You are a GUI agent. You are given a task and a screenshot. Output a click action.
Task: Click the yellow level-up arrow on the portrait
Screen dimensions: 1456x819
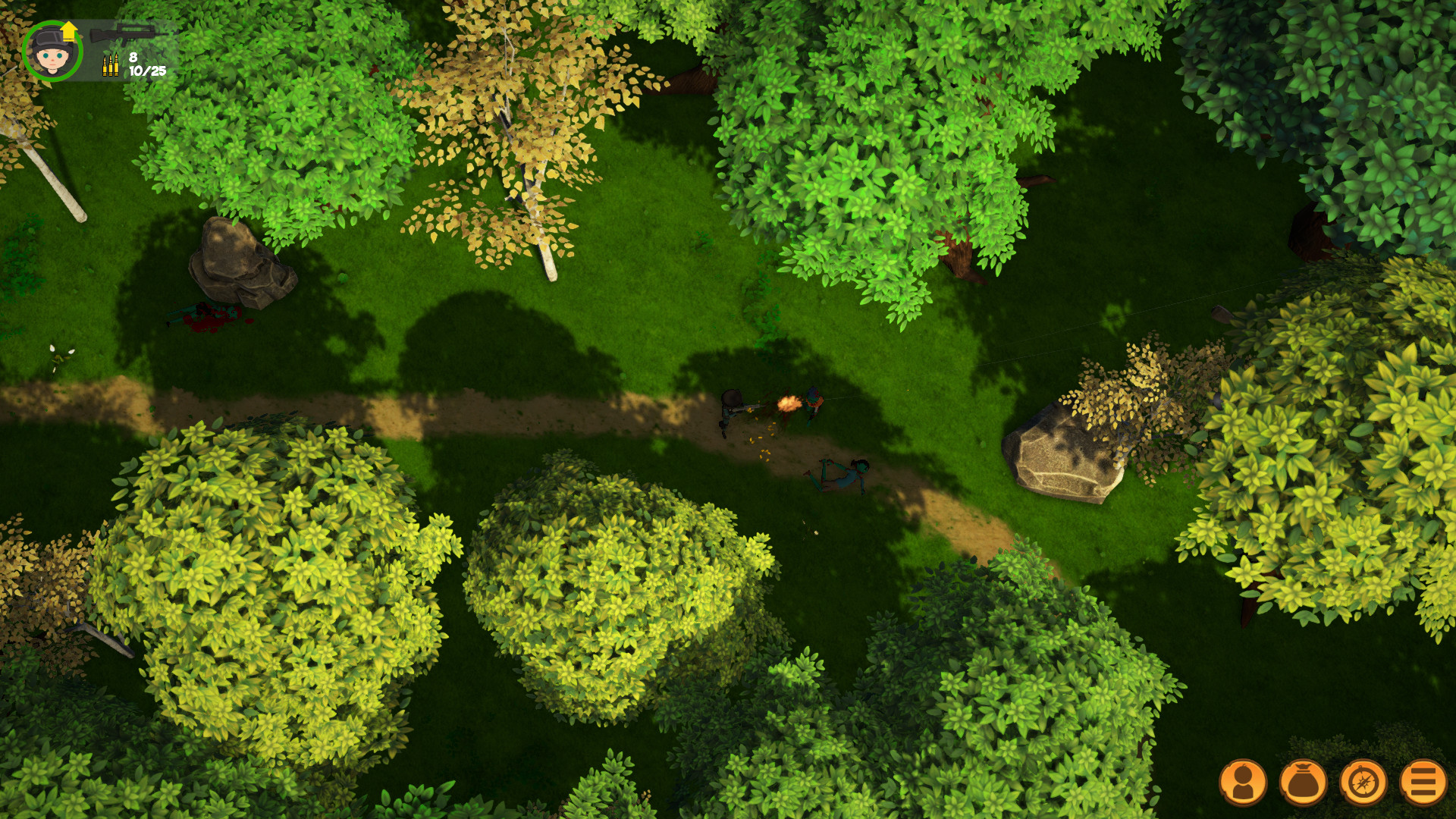pos(68,30)
